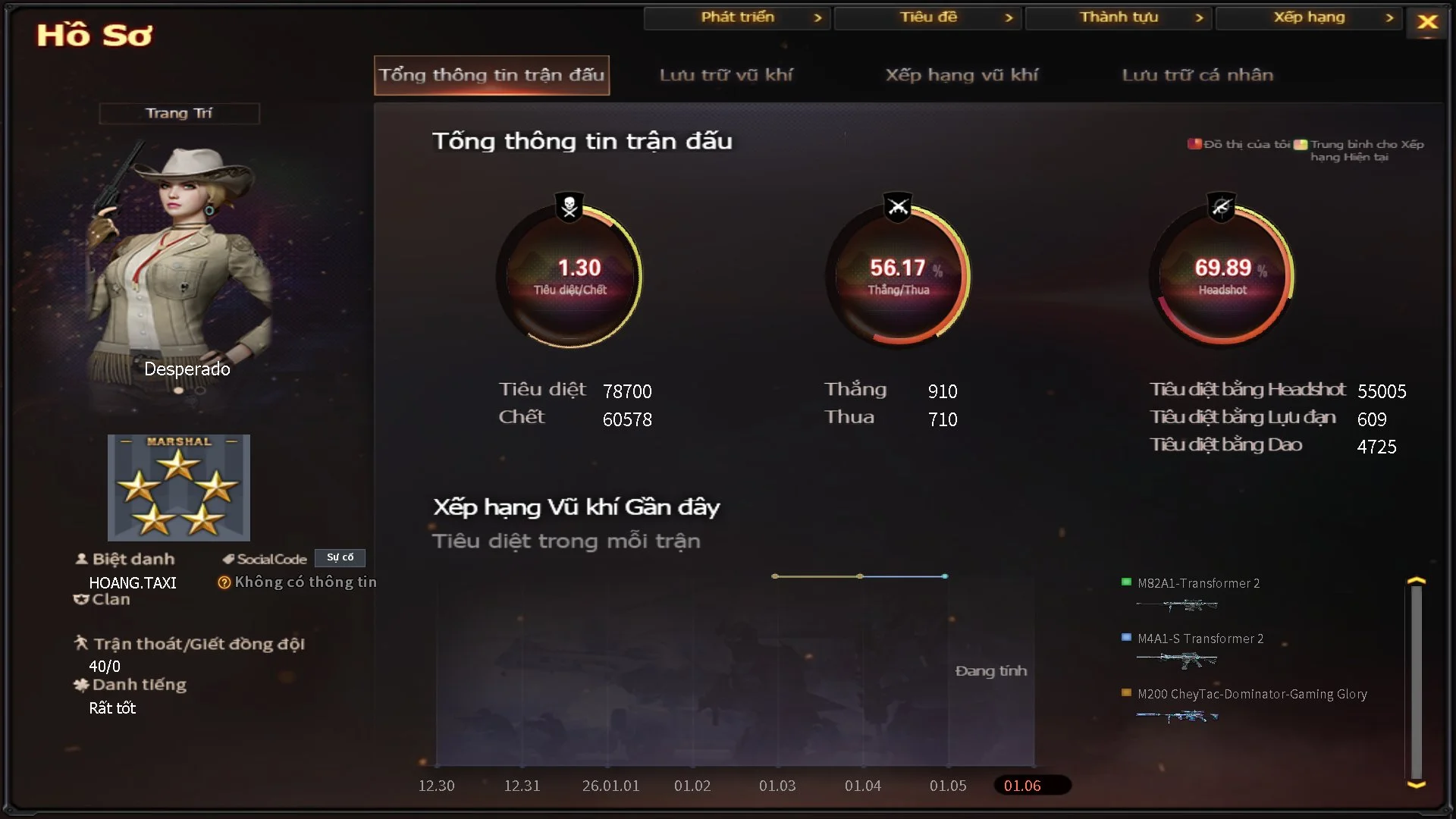Select the crossed-swords Thắng/Thua icon
Image resolution: width=1456 pixels, height=819 pixels.
pyautogui.click(x=898, y=205)
